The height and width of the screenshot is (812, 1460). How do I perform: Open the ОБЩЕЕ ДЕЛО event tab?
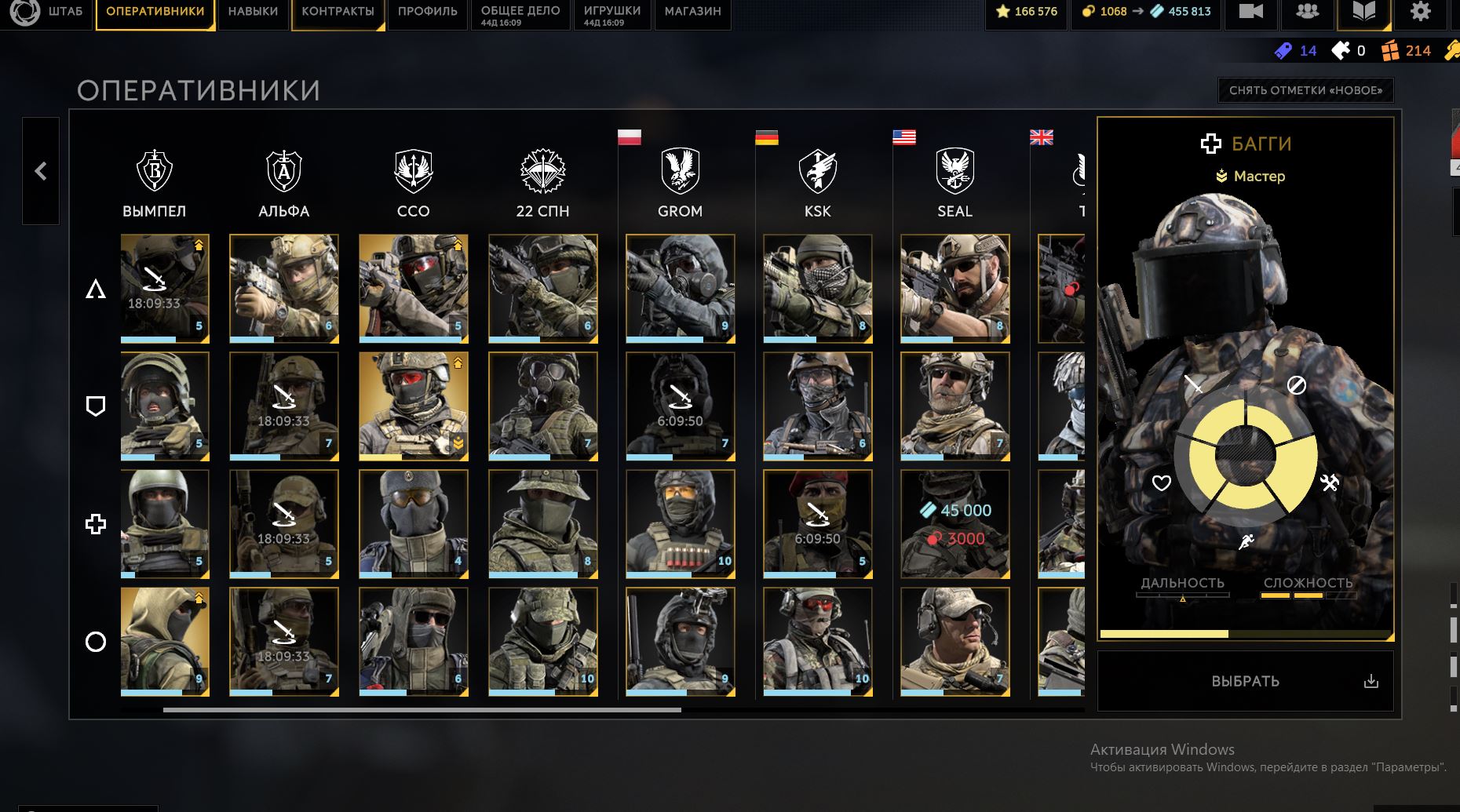click(520, 12)
